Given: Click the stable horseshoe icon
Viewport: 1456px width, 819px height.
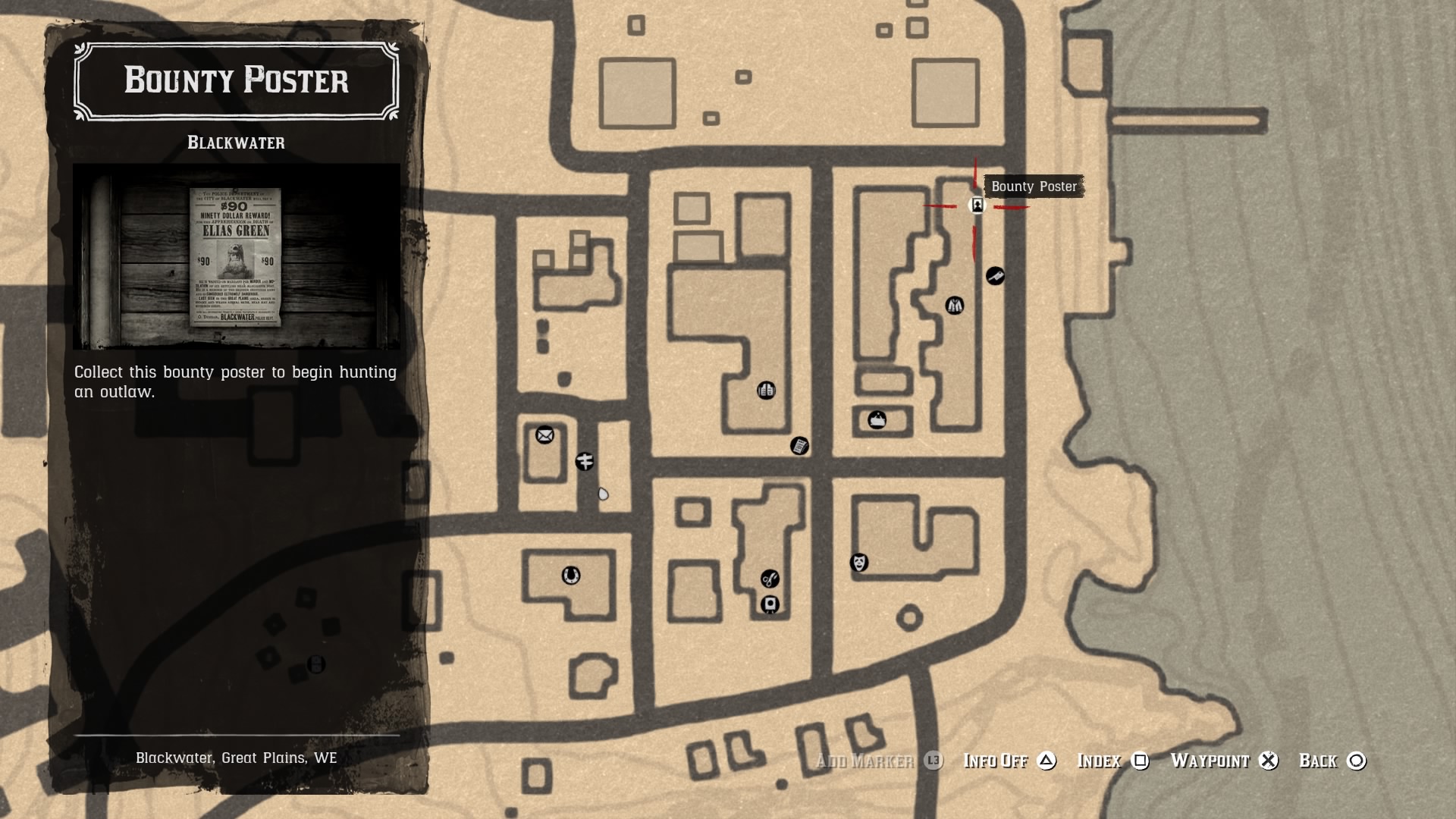Looking at the screenshot, I should (571, 576).
